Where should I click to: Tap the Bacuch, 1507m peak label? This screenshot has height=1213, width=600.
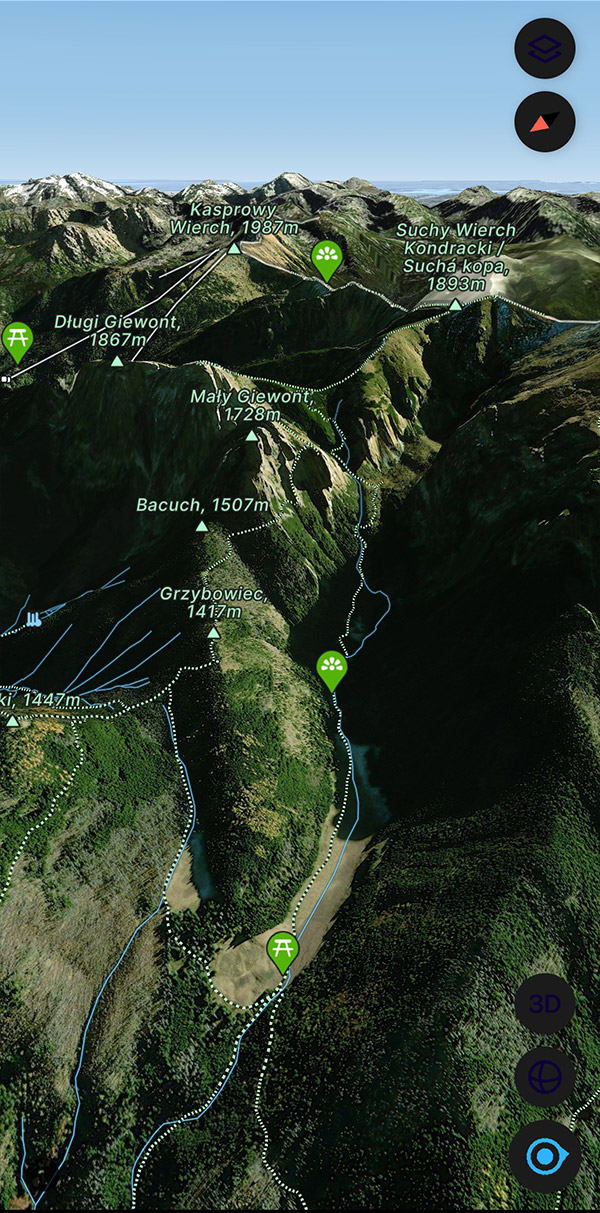202,505
